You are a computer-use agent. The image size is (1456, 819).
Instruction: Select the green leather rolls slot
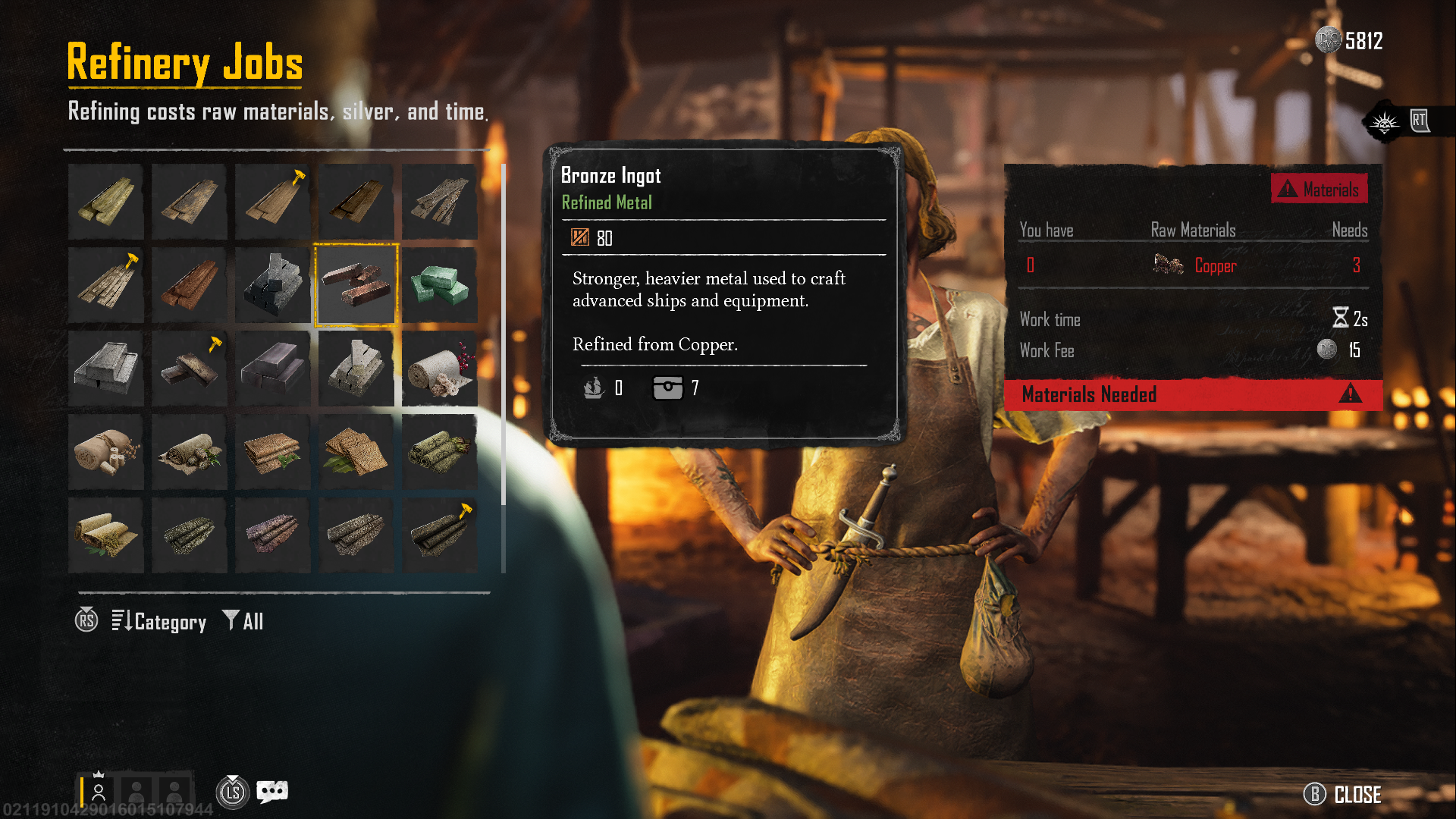tap(439, 452)
